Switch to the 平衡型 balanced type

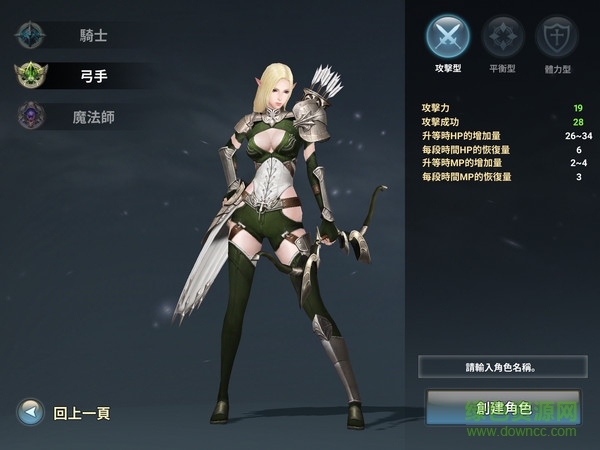[x=502, y=38]
